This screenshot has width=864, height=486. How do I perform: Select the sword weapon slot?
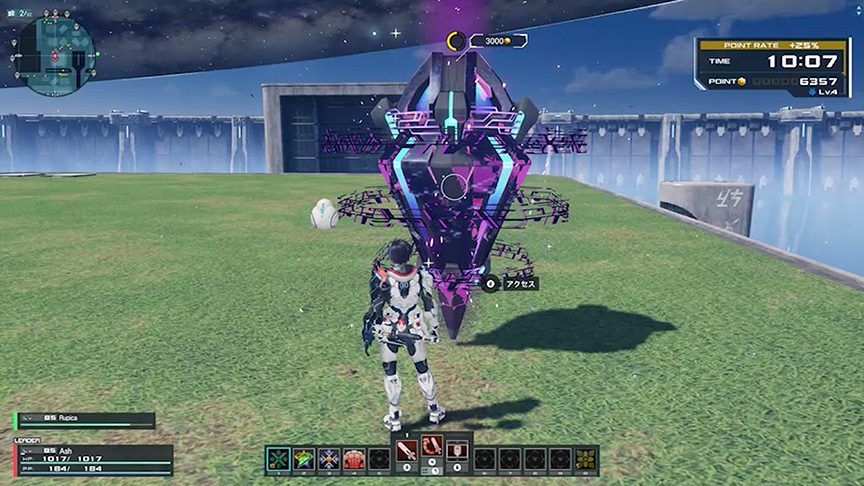(x=407, y=448)
